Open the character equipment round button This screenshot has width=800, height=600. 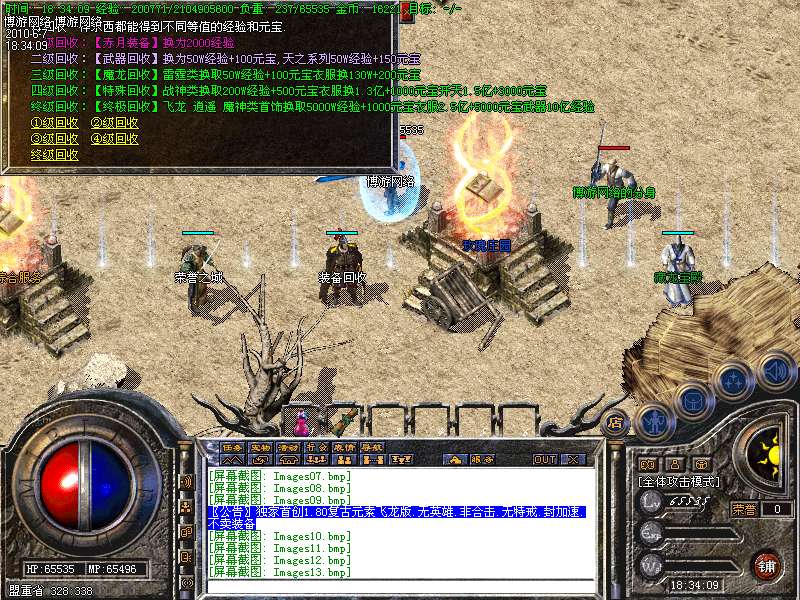[654, 421]
